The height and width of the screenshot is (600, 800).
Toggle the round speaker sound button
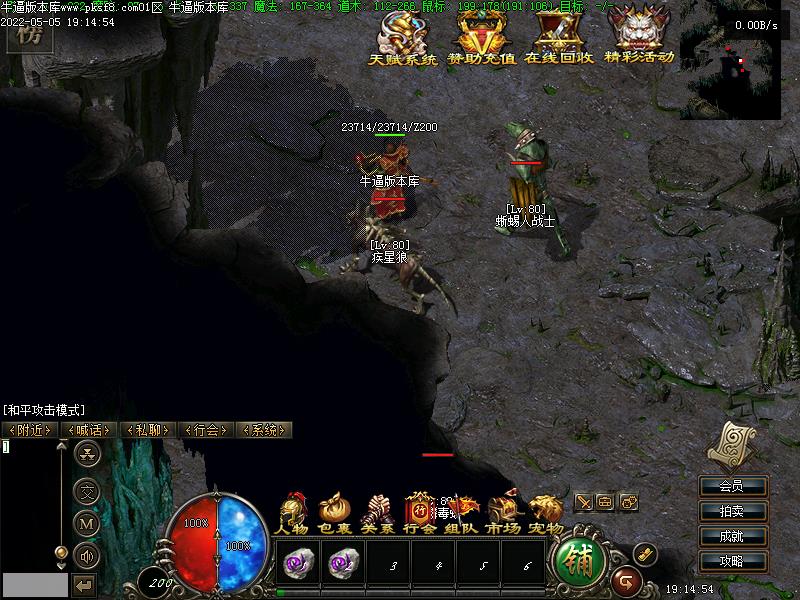88,555
